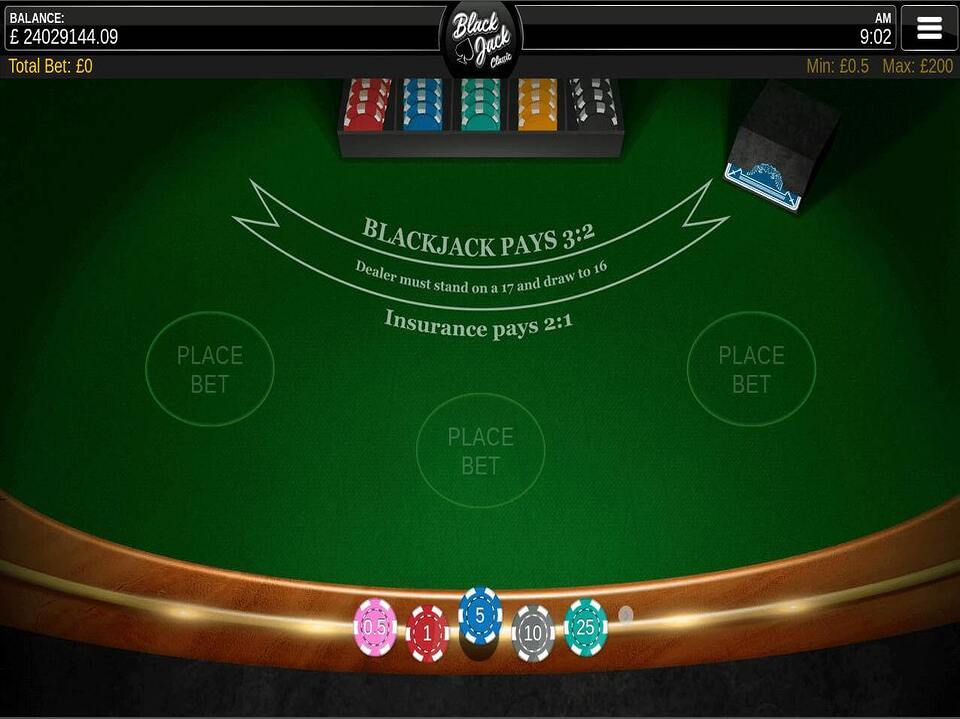Image resolution: width=960 pixels, height=719 pixels.
Task: Select the gray 10 chip
Action: [x=533, y=633]
